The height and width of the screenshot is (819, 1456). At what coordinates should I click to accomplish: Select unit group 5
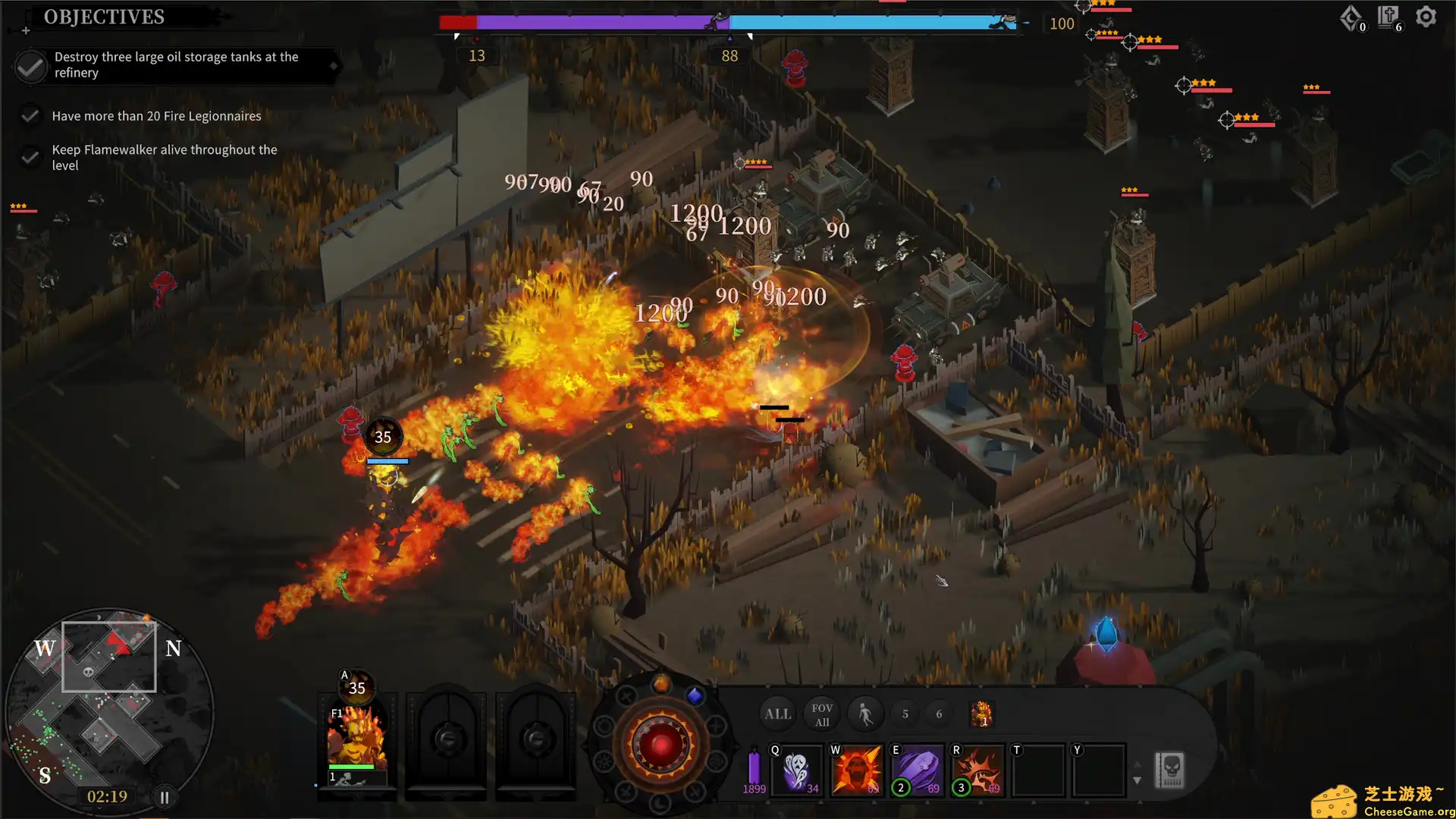tap(905, 714)
